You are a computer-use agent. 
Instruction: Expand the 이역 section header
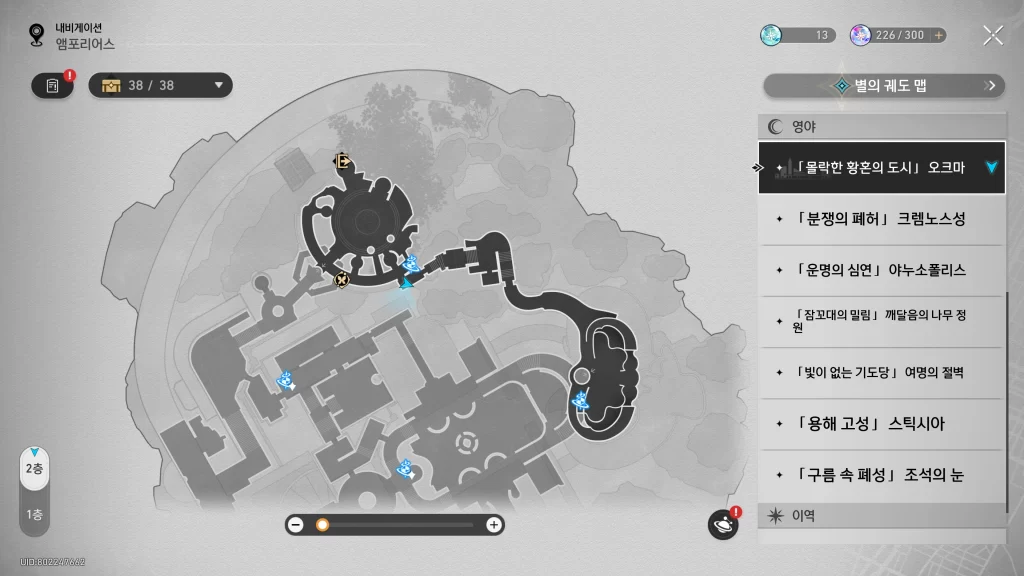pyautogui.click(x=880, y=516)
